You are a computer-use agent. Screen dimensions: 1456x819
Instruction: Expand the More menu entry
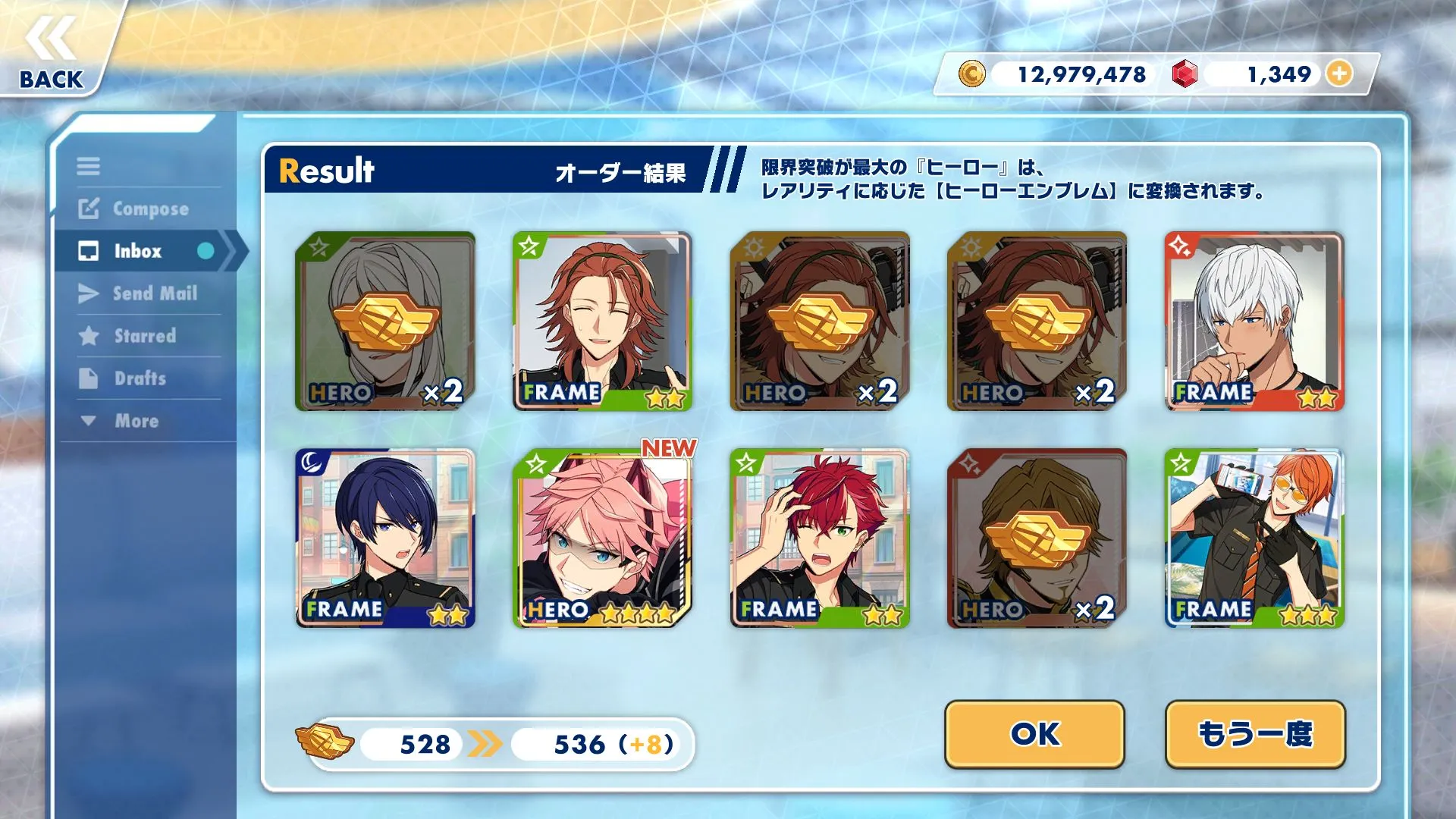point(121,421)
